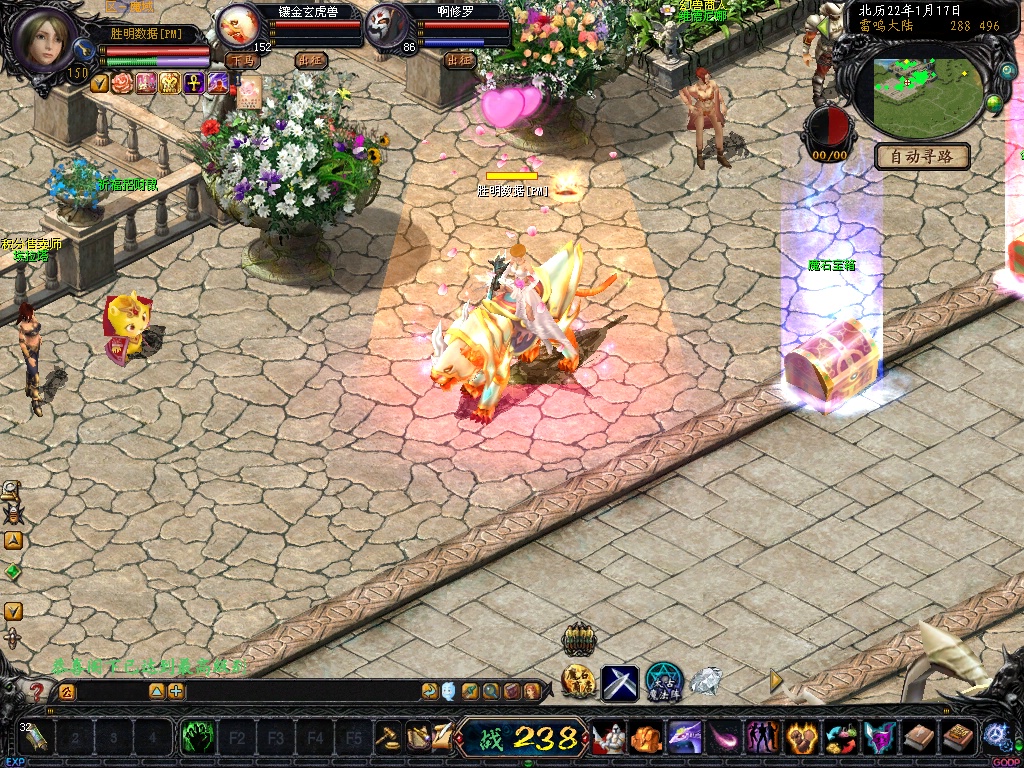Activate the crossed swords attack icon
The width and height of the screenshot is (1024, 768).
(619, 683)
